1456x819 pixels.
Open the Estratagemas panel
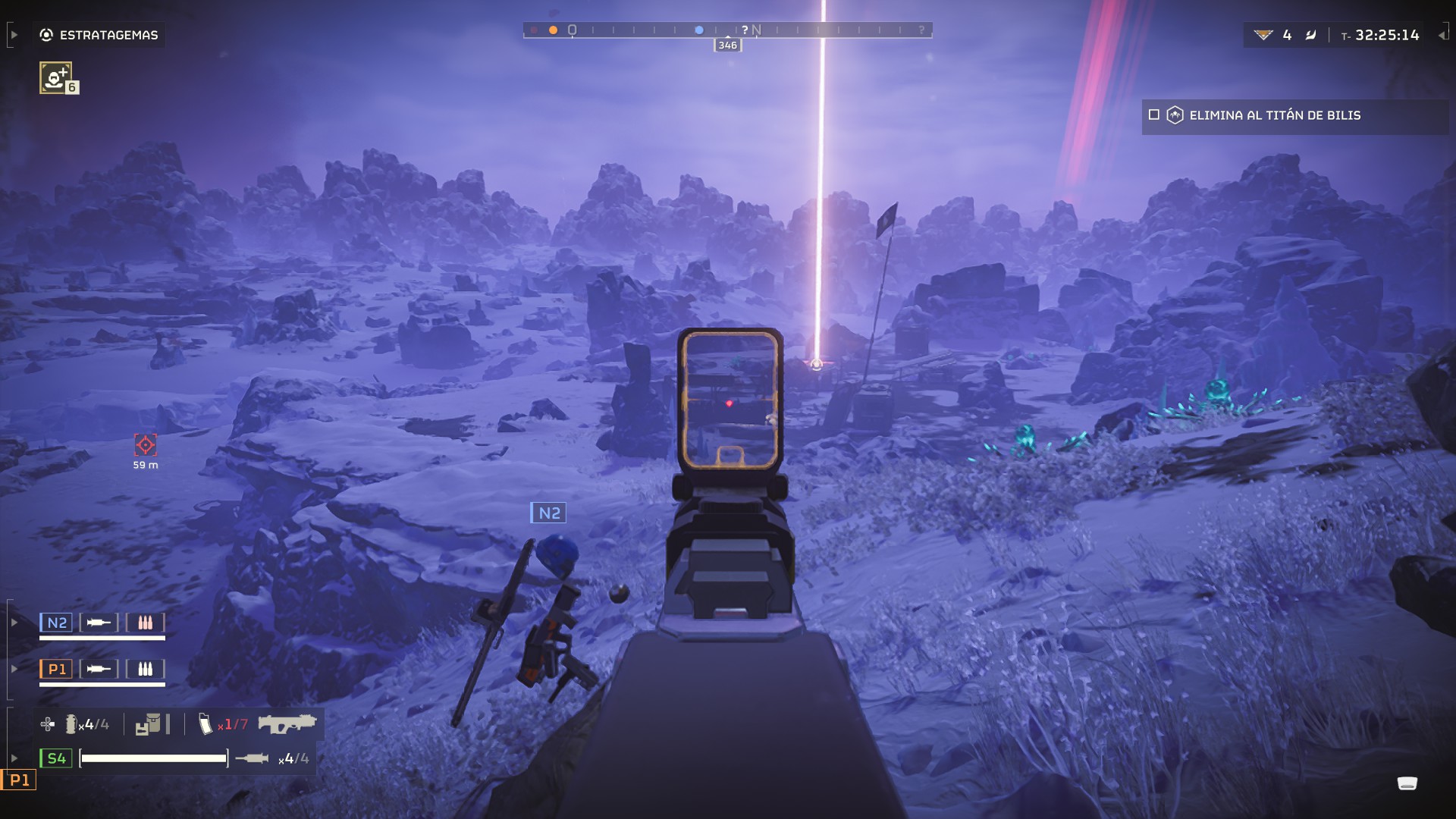click(x=100, y=35)
